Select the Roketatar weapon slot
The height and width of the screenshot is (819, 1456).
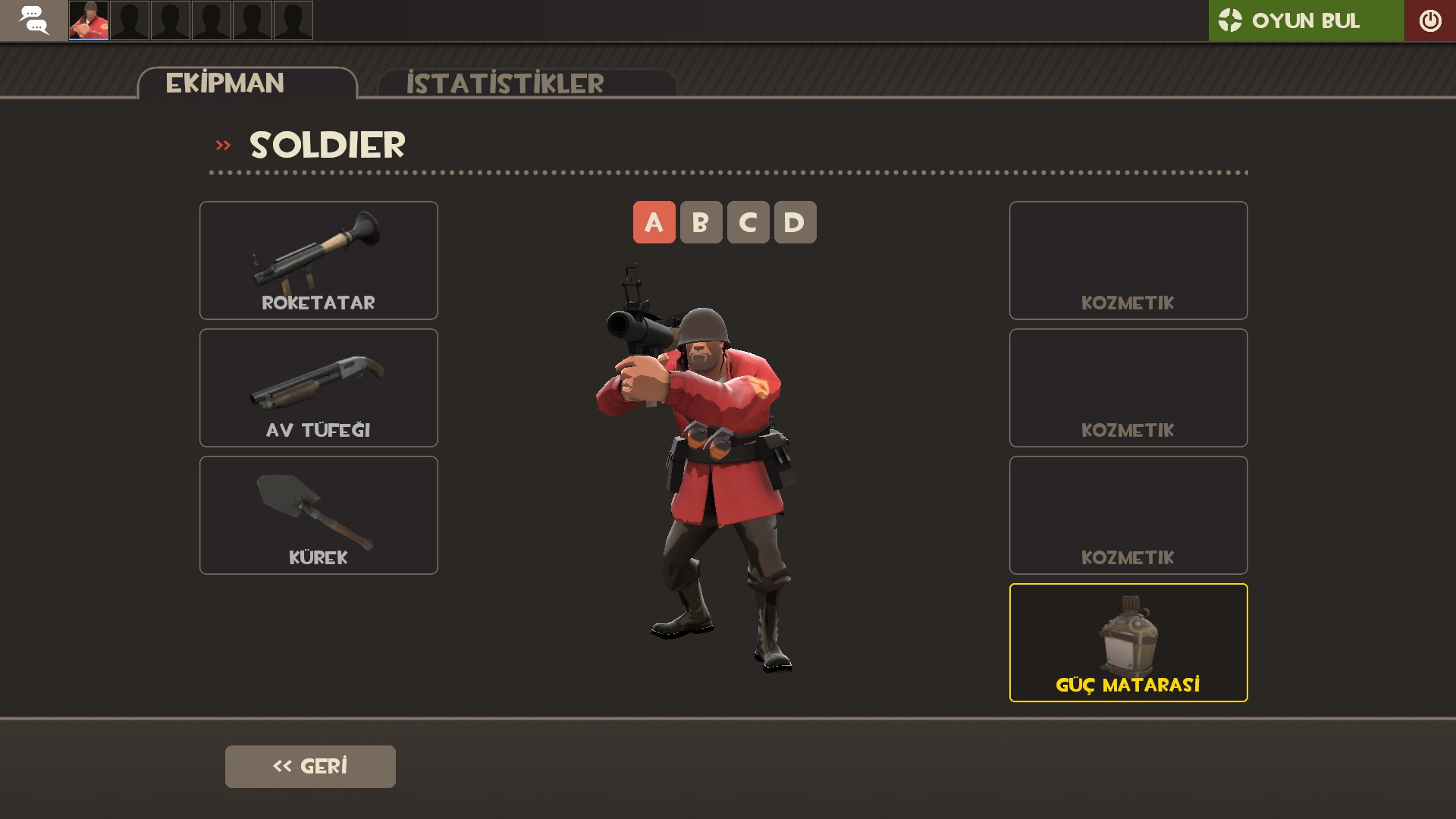[318, 260]
